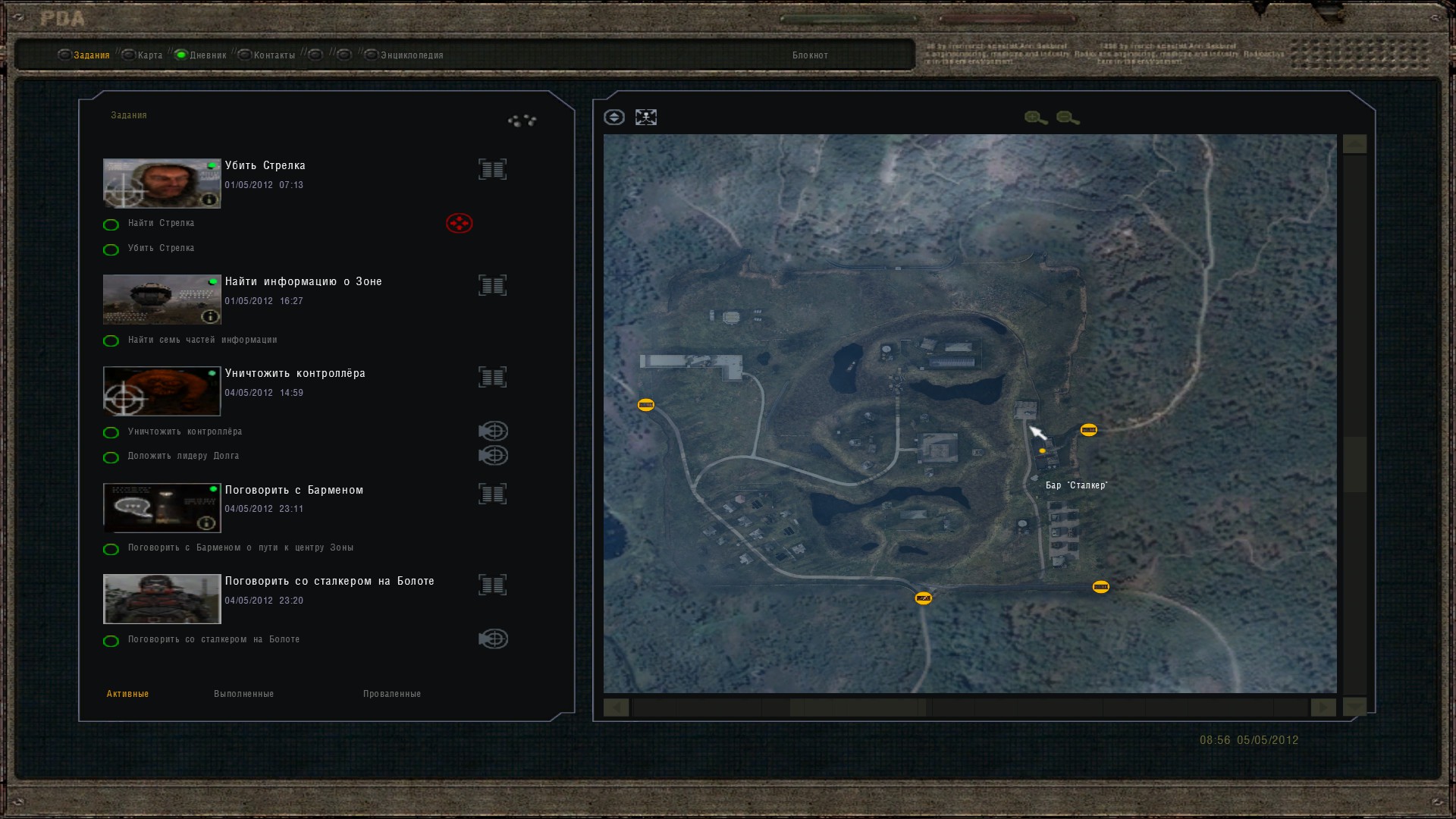Image resolution: width=1456 pixels, height=819 pixels.
Task: Click the 'Бар Сталкер' label on the map
Action: 1076,485
